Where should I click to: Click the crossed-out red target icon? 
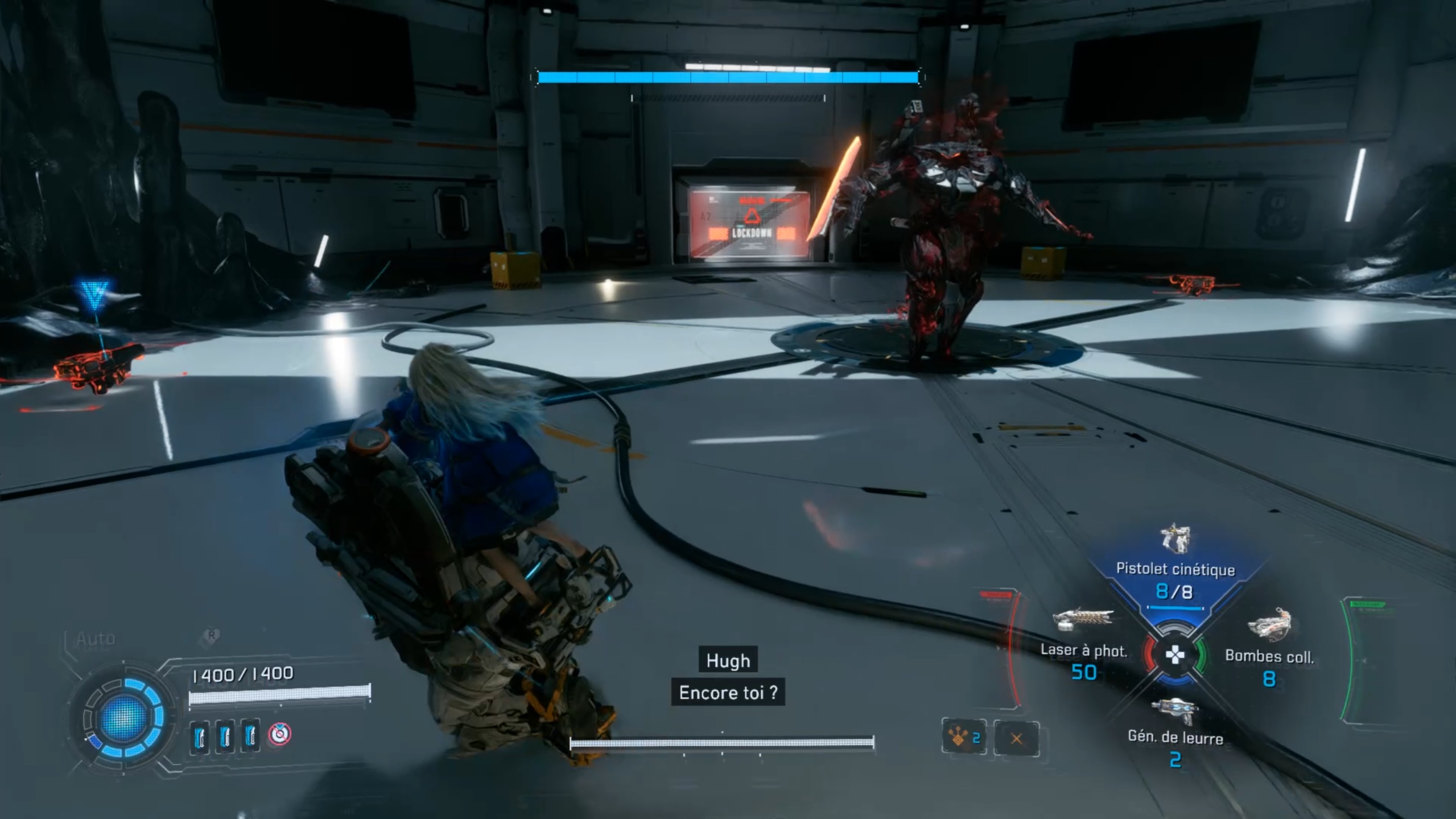(x=279, y=734)
